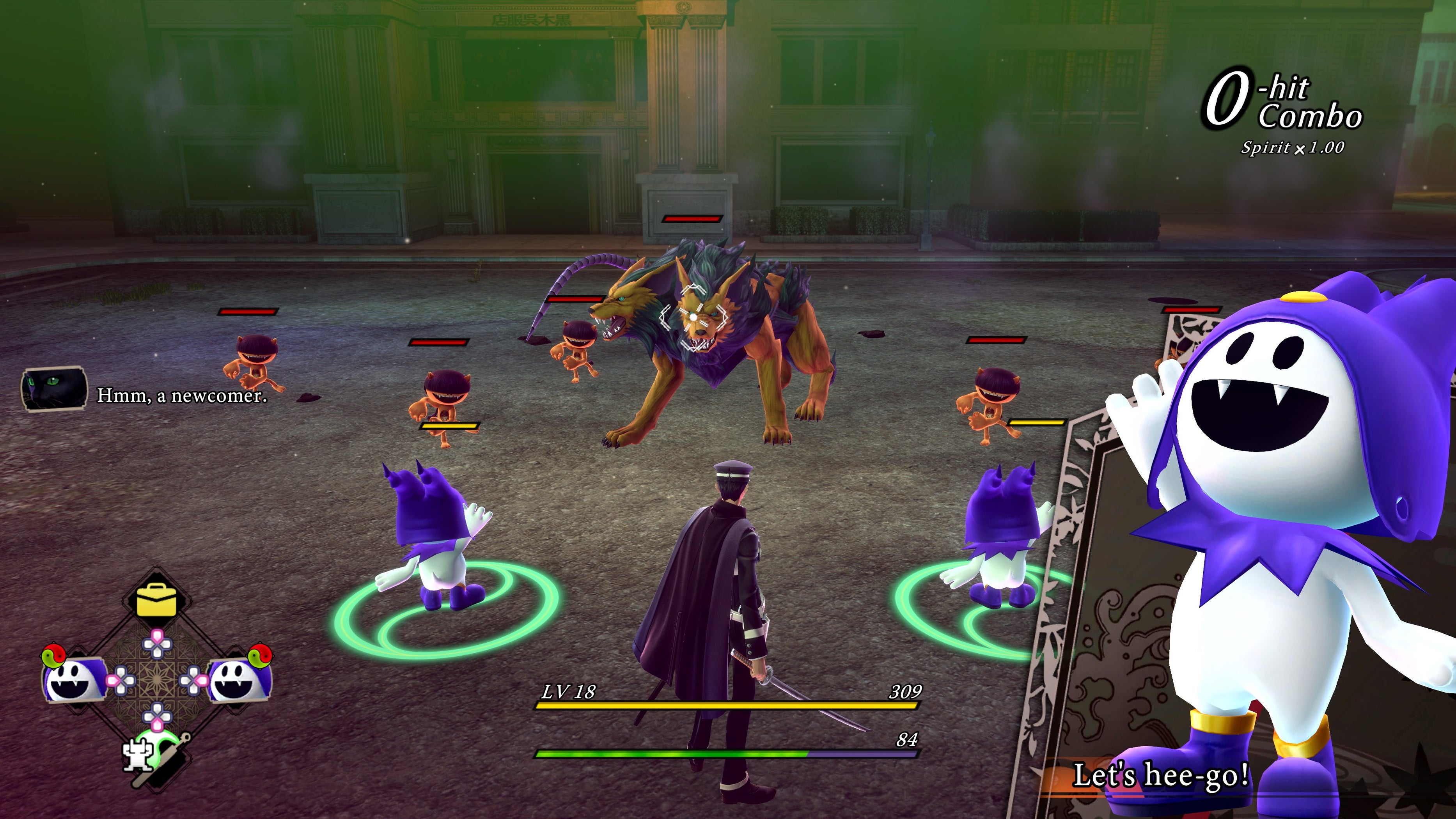Click the pixelated demon sprite on the sword icon

click(137, 755)
